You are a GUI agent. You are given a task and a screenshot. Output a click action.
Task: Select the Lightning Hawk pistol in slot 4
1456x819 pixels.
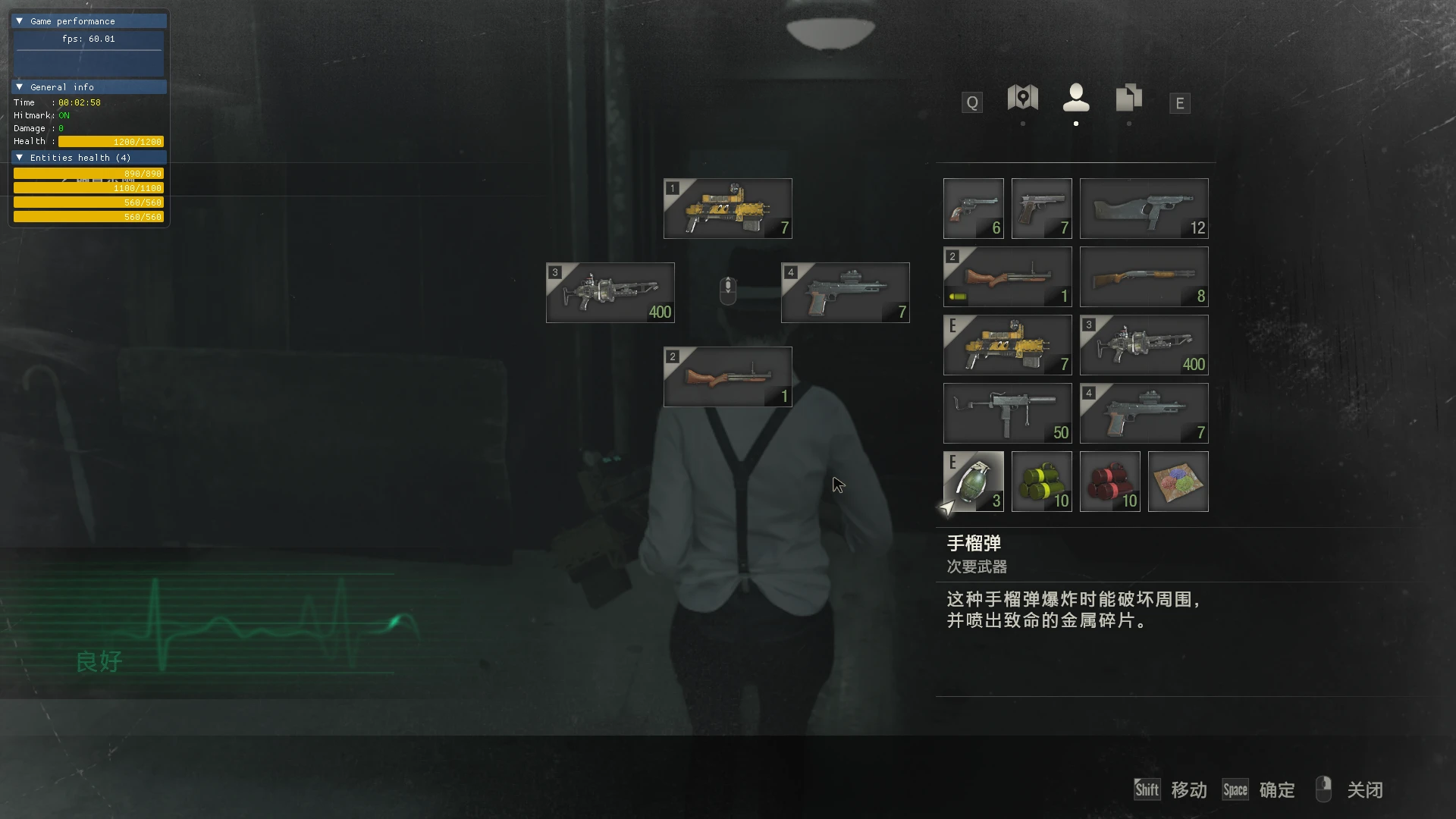[1144, 413]
